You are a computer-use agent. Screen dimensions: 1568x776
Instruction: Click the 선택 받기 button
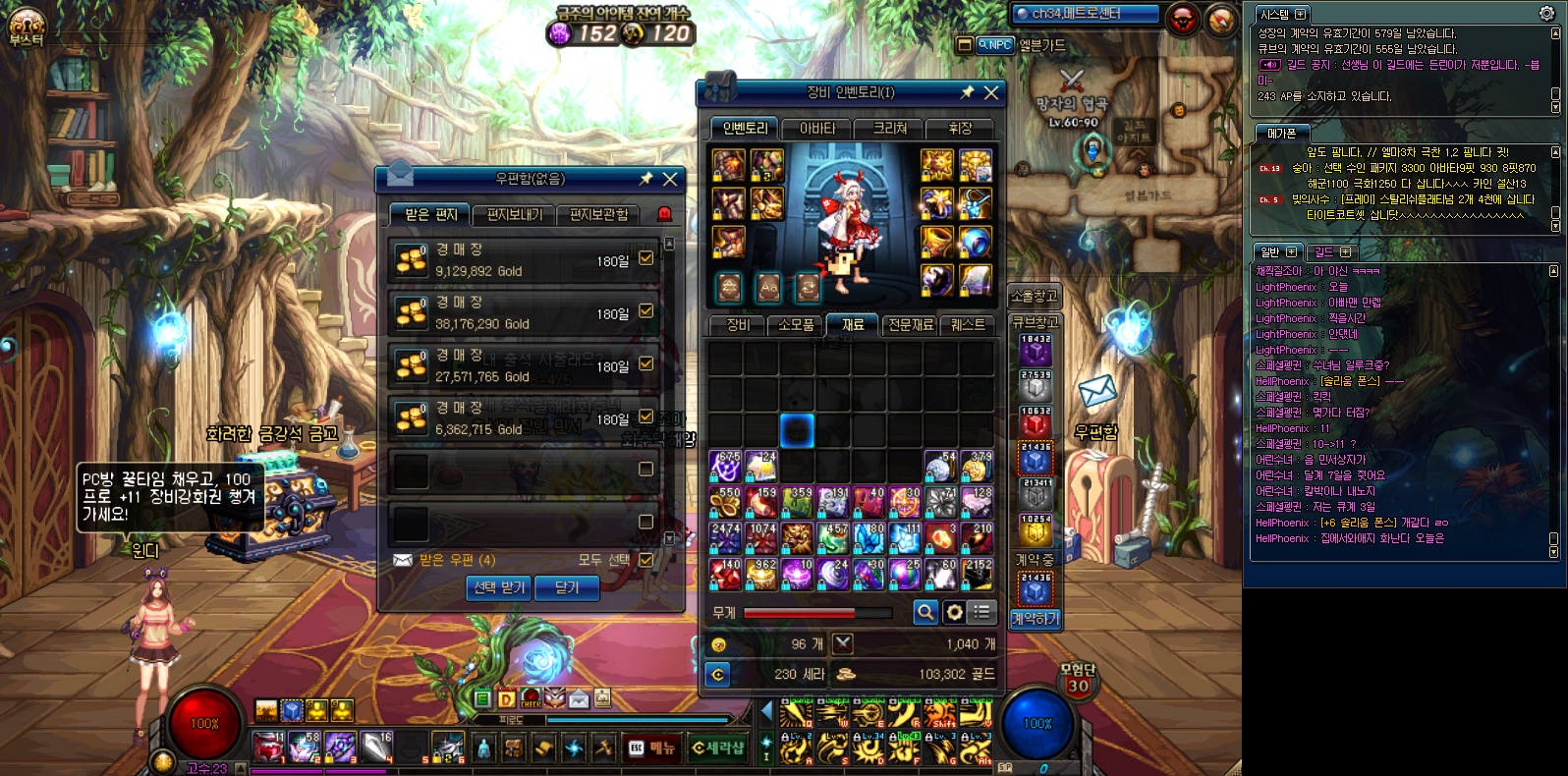point(499,587)
